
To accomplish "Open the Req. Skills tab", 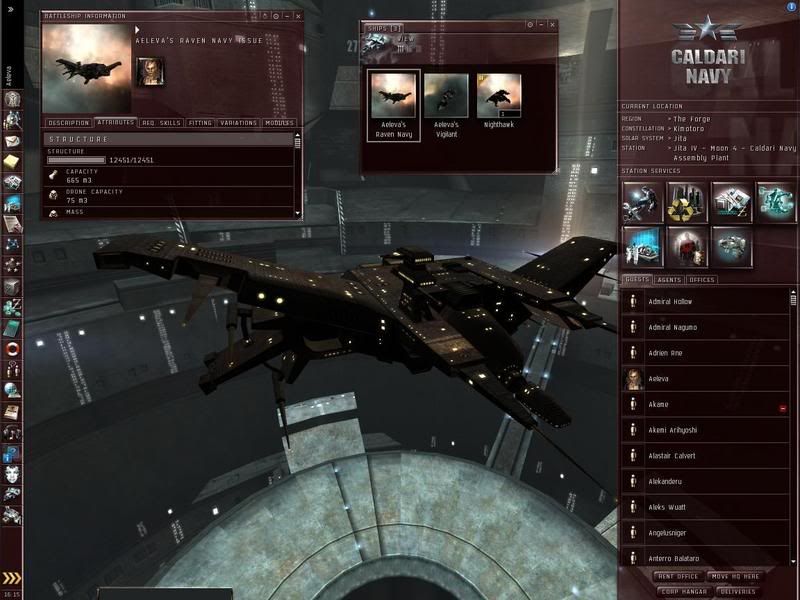I will (161, 123).
